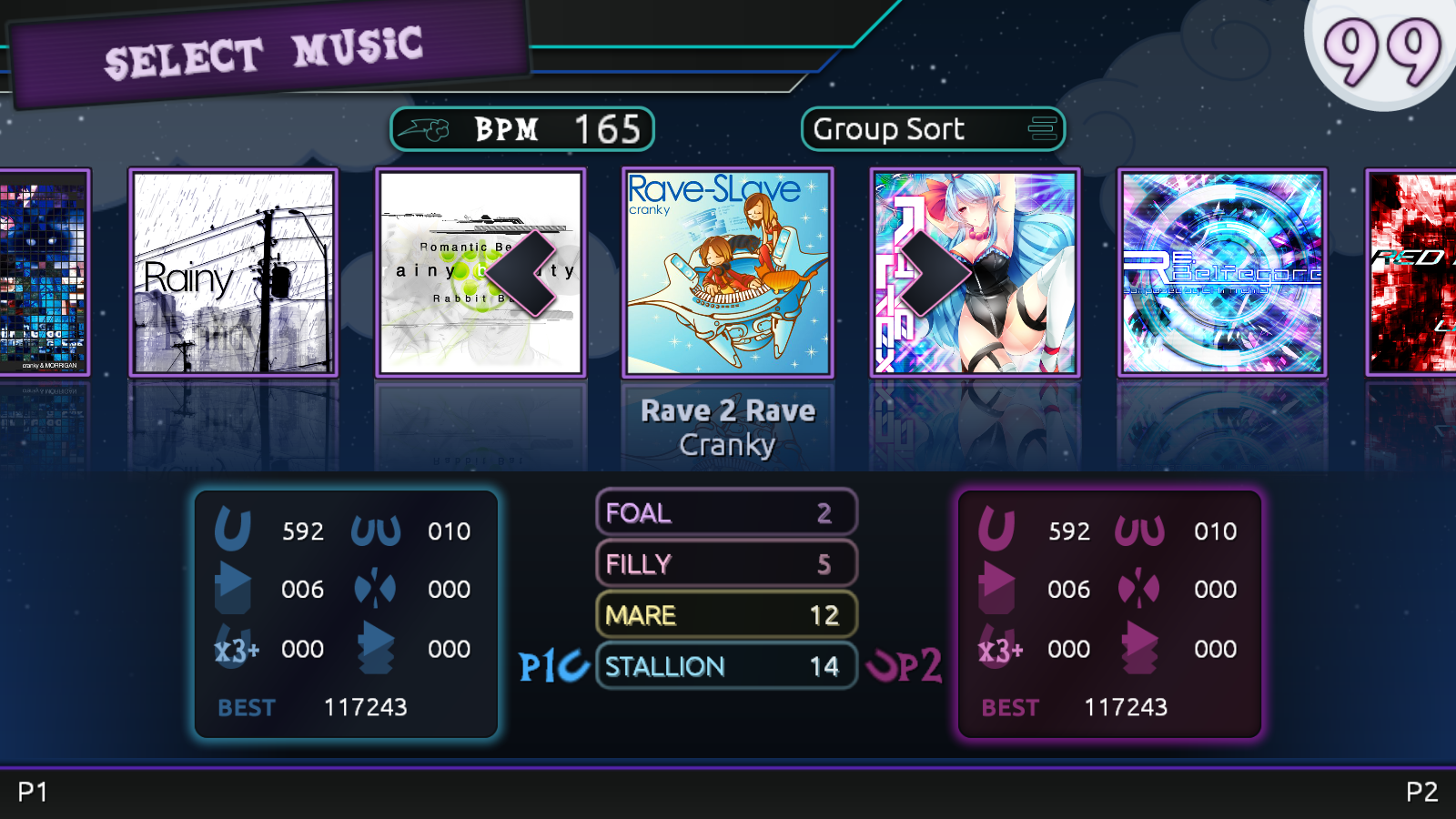Select the Rave-SLave song jacket
The width and height of the screenshot is (1456, 819).
727,272
